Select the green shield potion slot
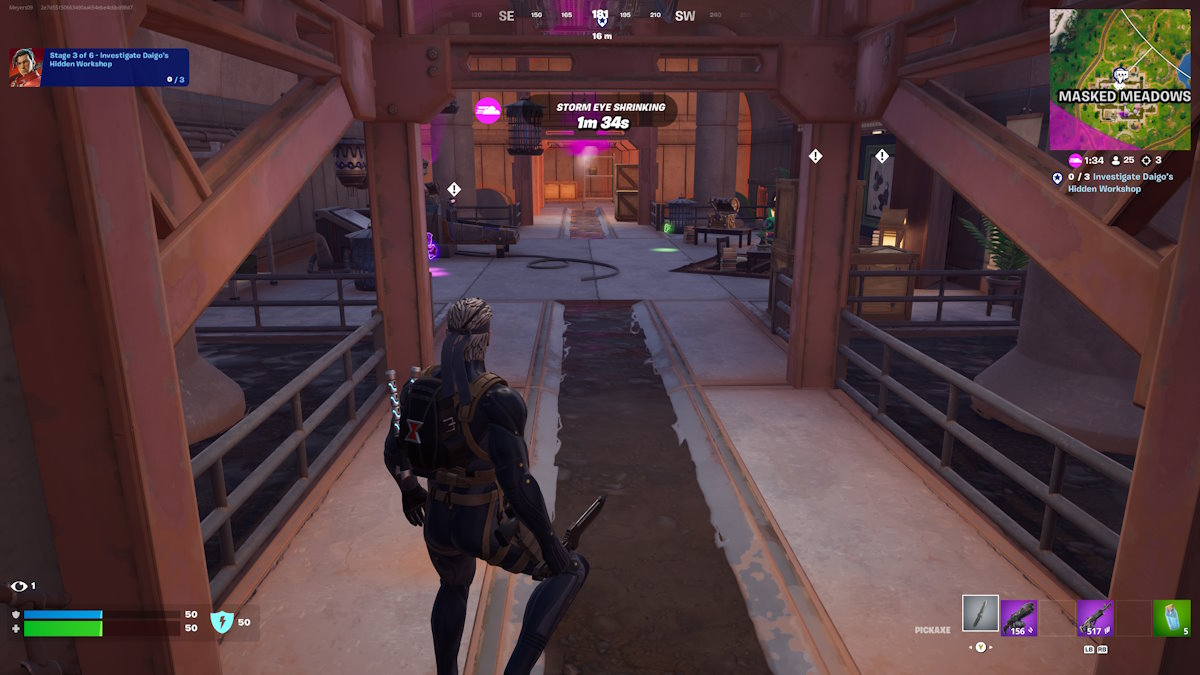 click(x=1171, y=618)
